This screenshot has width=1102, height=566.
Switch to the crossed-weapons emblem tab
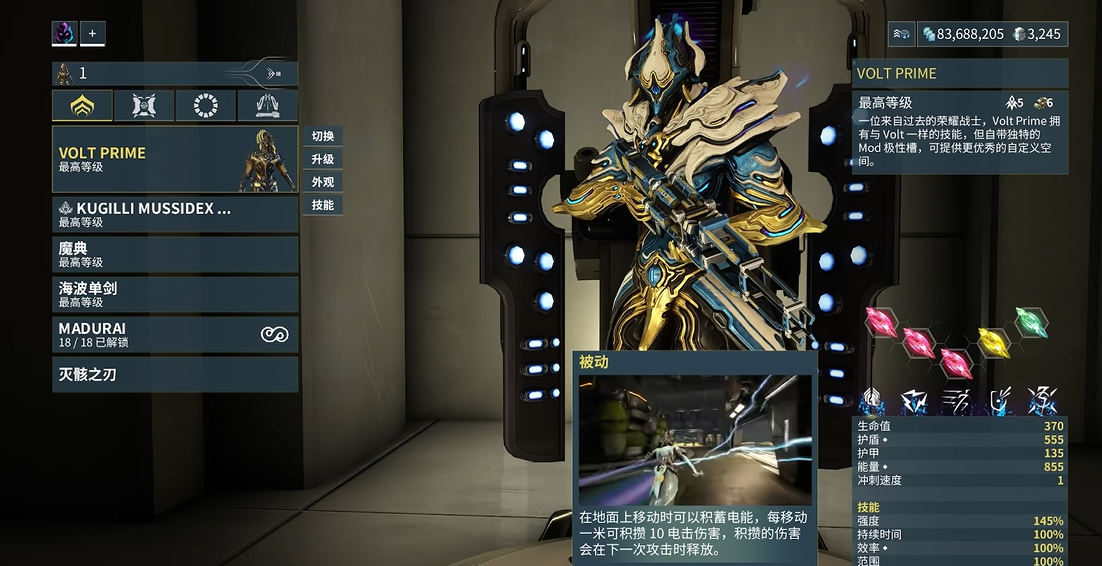144,105
